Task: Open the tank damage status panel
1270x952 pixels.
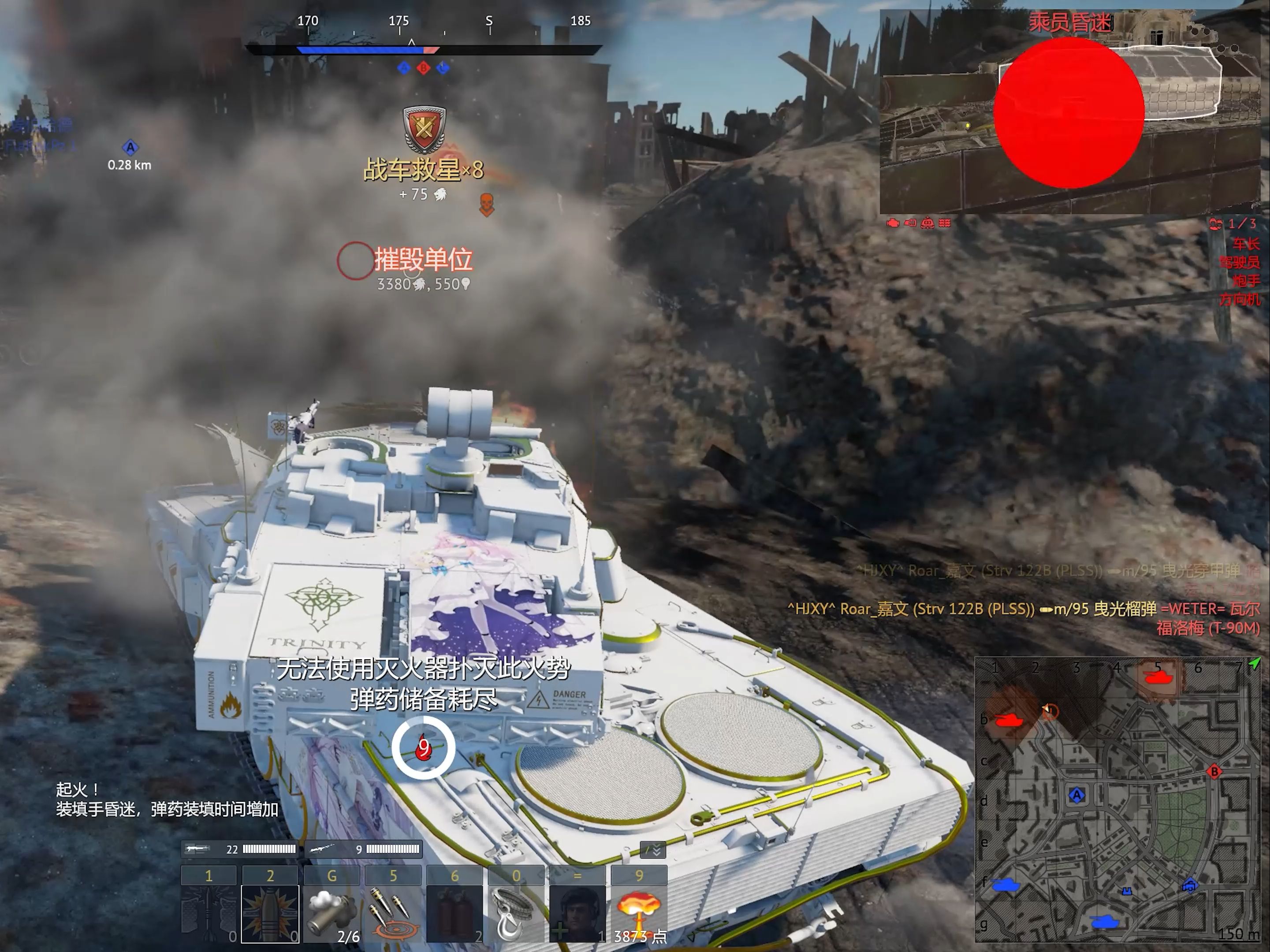Action: click(x=1074, y=112)
